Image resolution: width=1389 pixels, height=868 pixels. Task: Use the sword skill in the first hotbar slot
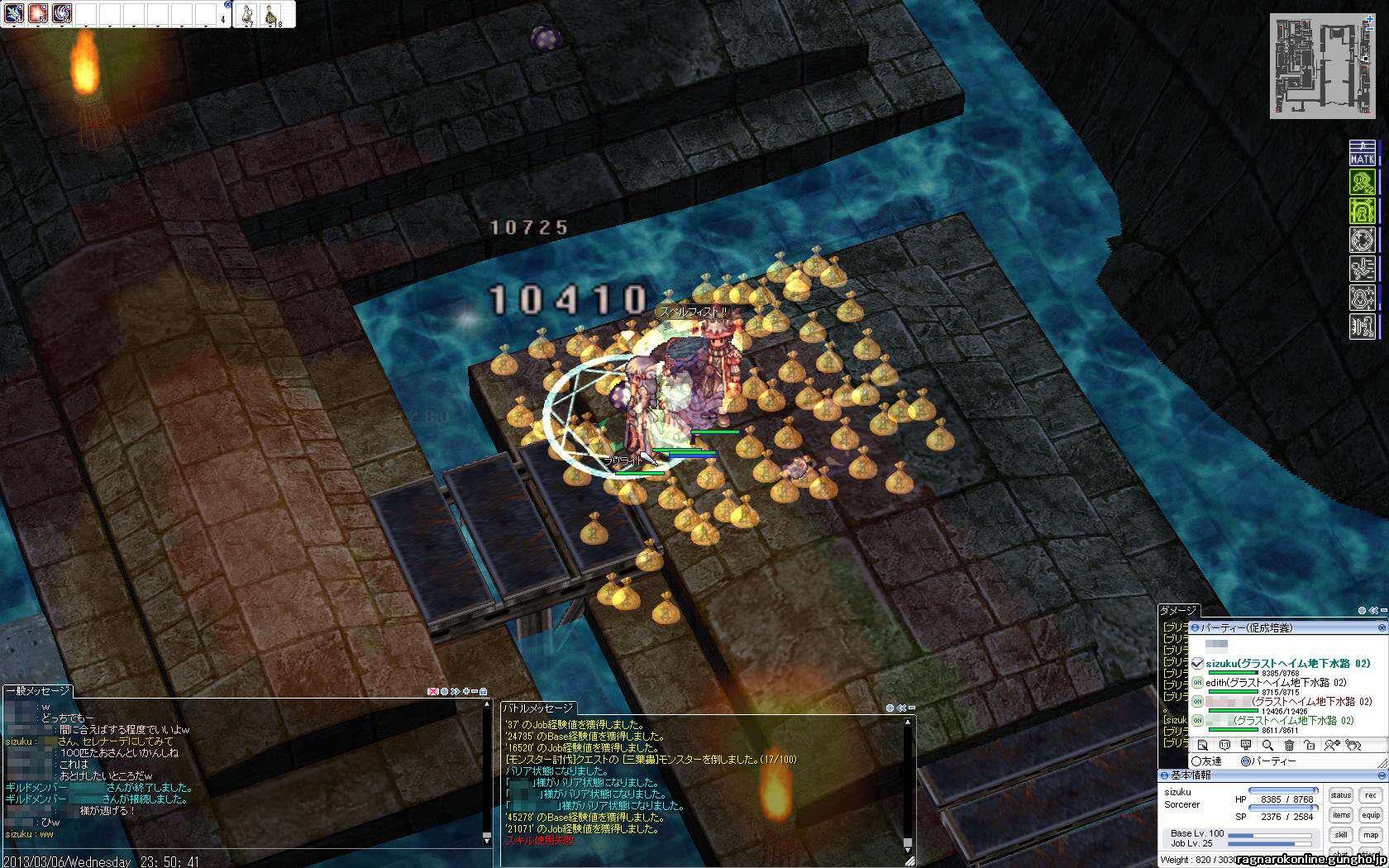point(12,13)
